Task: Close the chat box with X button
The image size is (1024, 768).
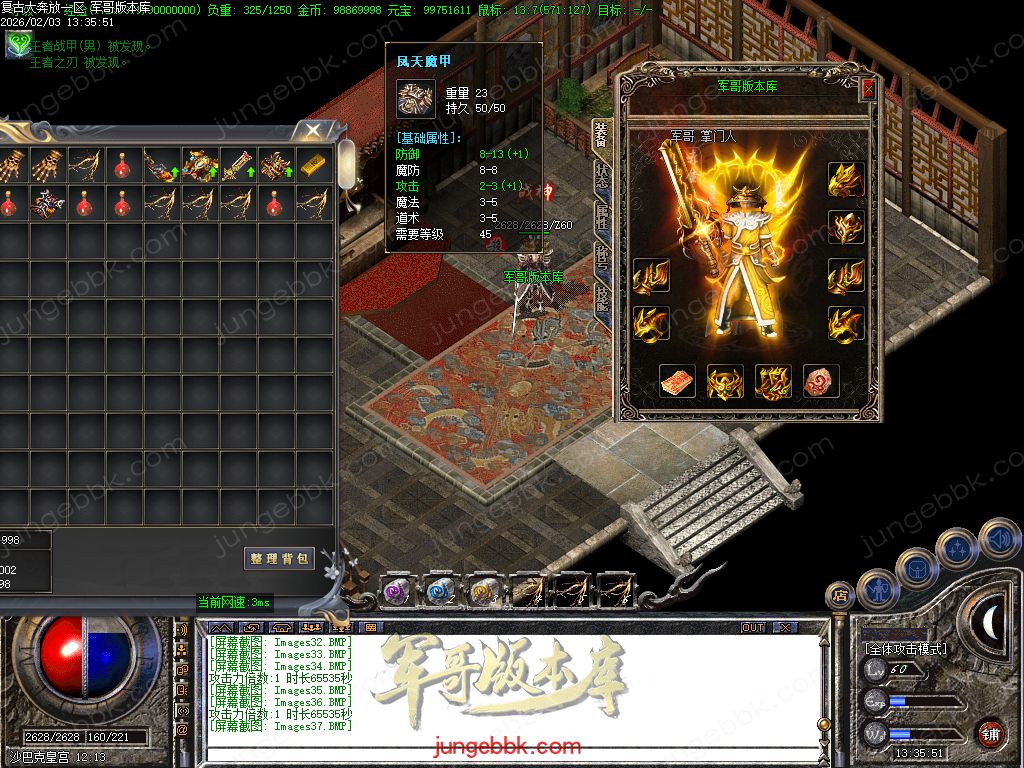Action: pos(785,628)
